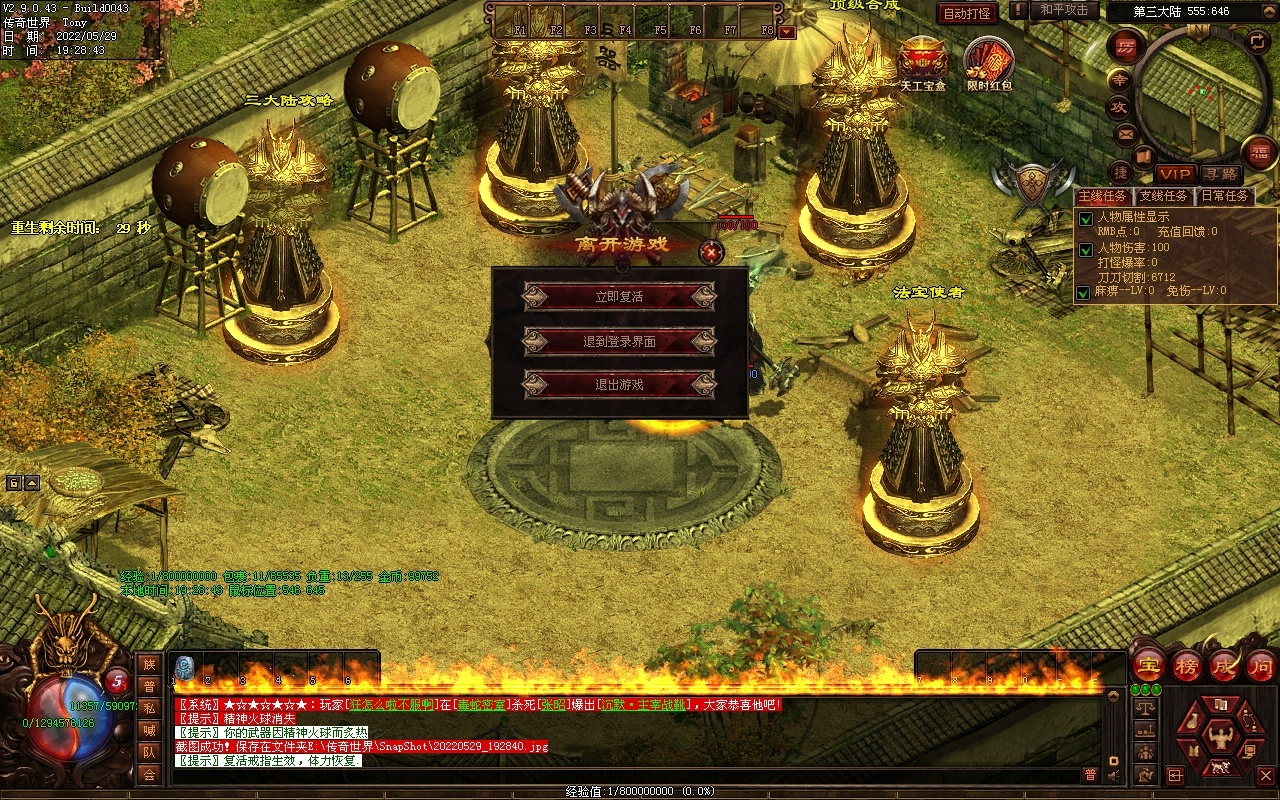The image size is (1280, 800).
Task: Open the 限时红包 red envelope icon
Action: click(988, 60)
